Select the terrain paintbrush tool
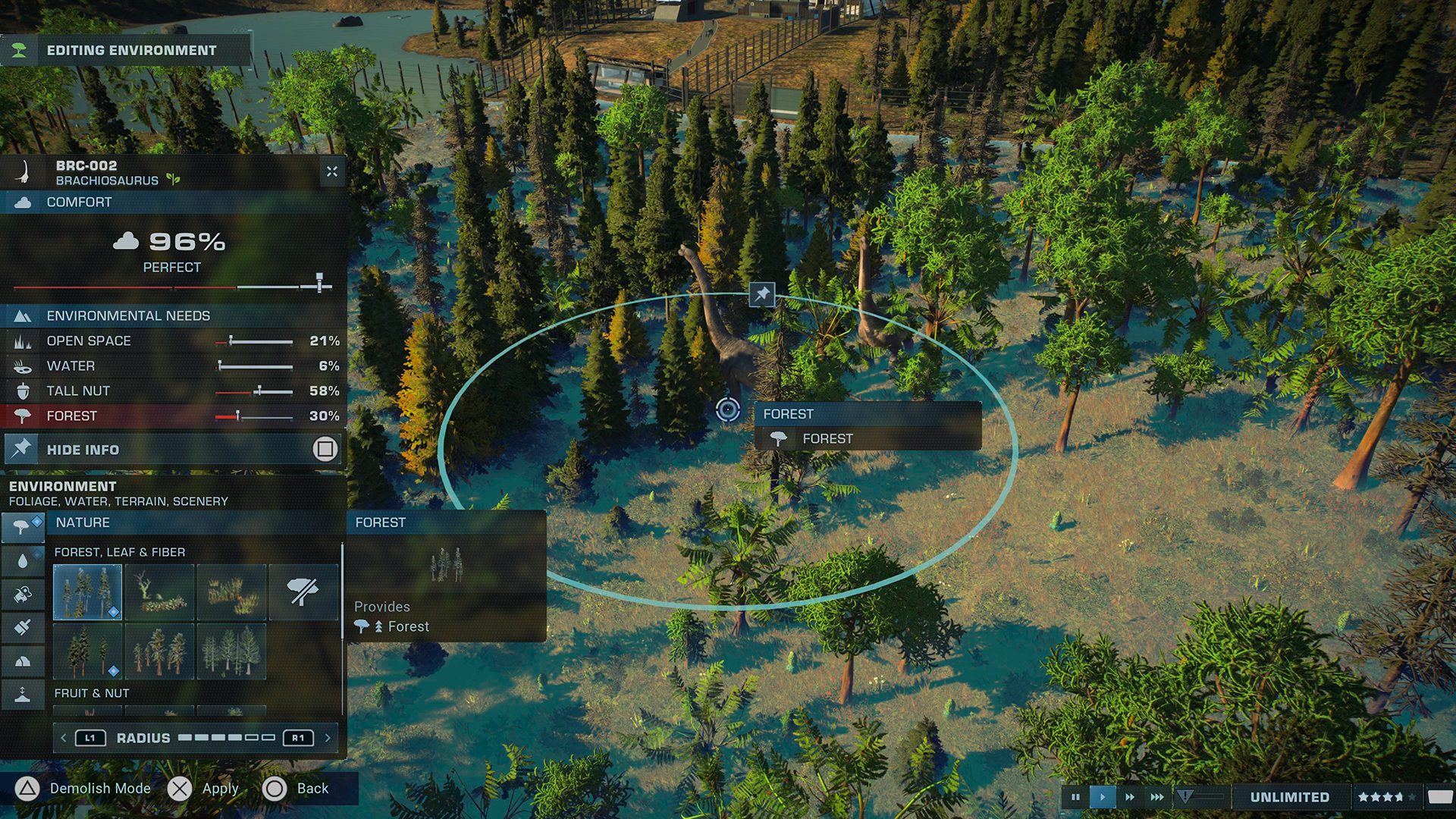The image size is (1456, 819). (x=24, y=627)
